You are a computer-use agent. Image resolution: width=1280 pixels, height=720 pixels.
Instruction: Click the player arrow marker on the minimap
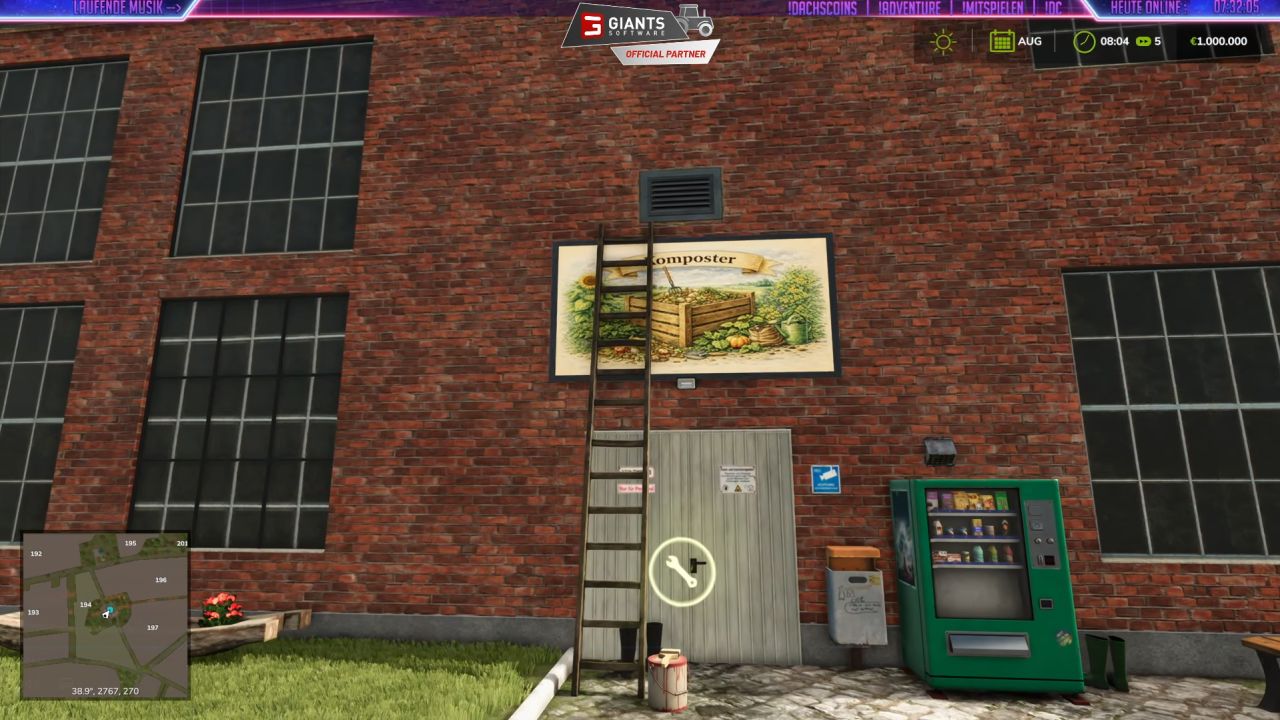coord(105,614)
